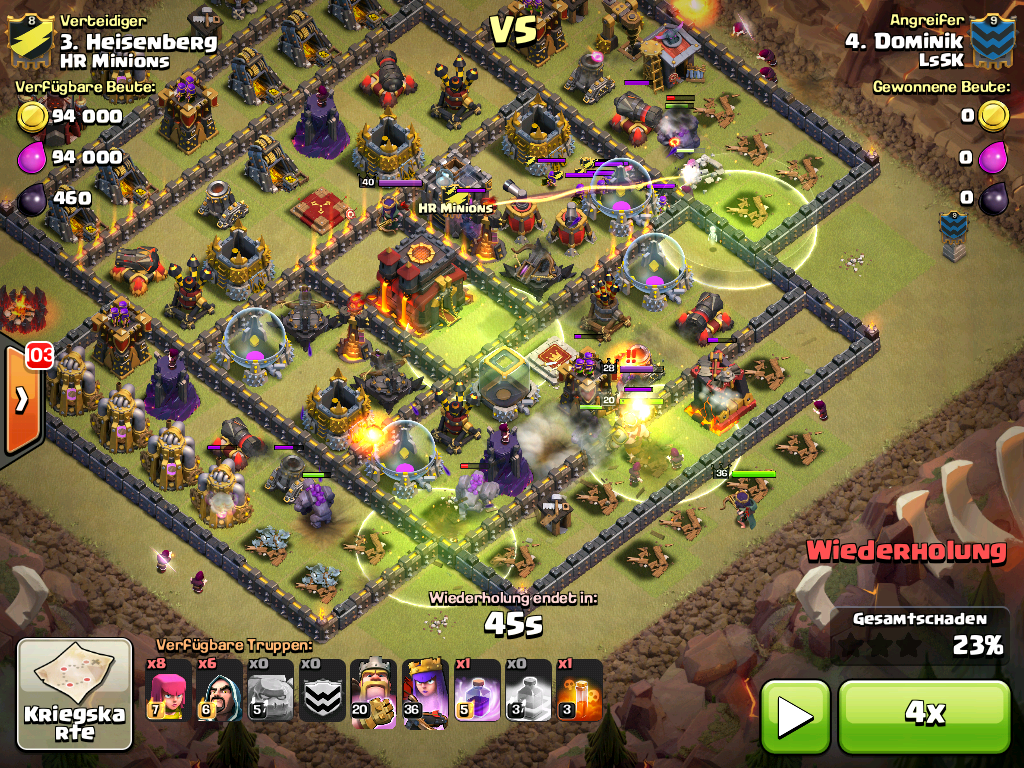Choose the Archer Queen hero slot

425,690
